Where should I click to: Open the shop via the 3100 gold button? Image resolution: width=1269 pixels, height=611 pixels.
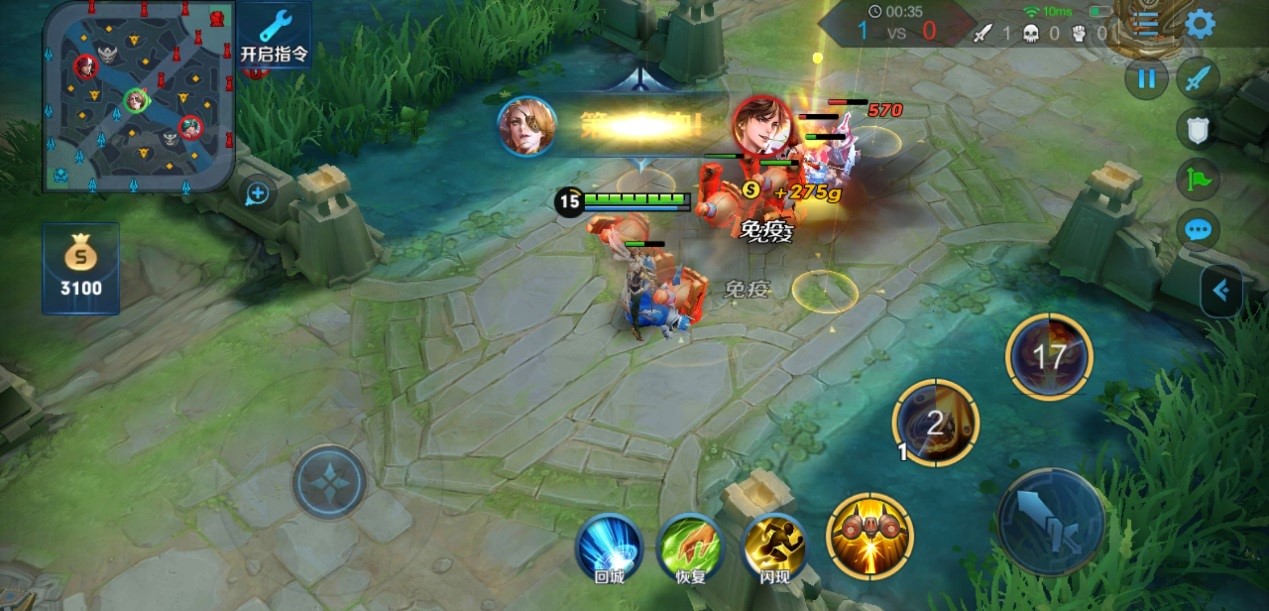coord(81,268)
